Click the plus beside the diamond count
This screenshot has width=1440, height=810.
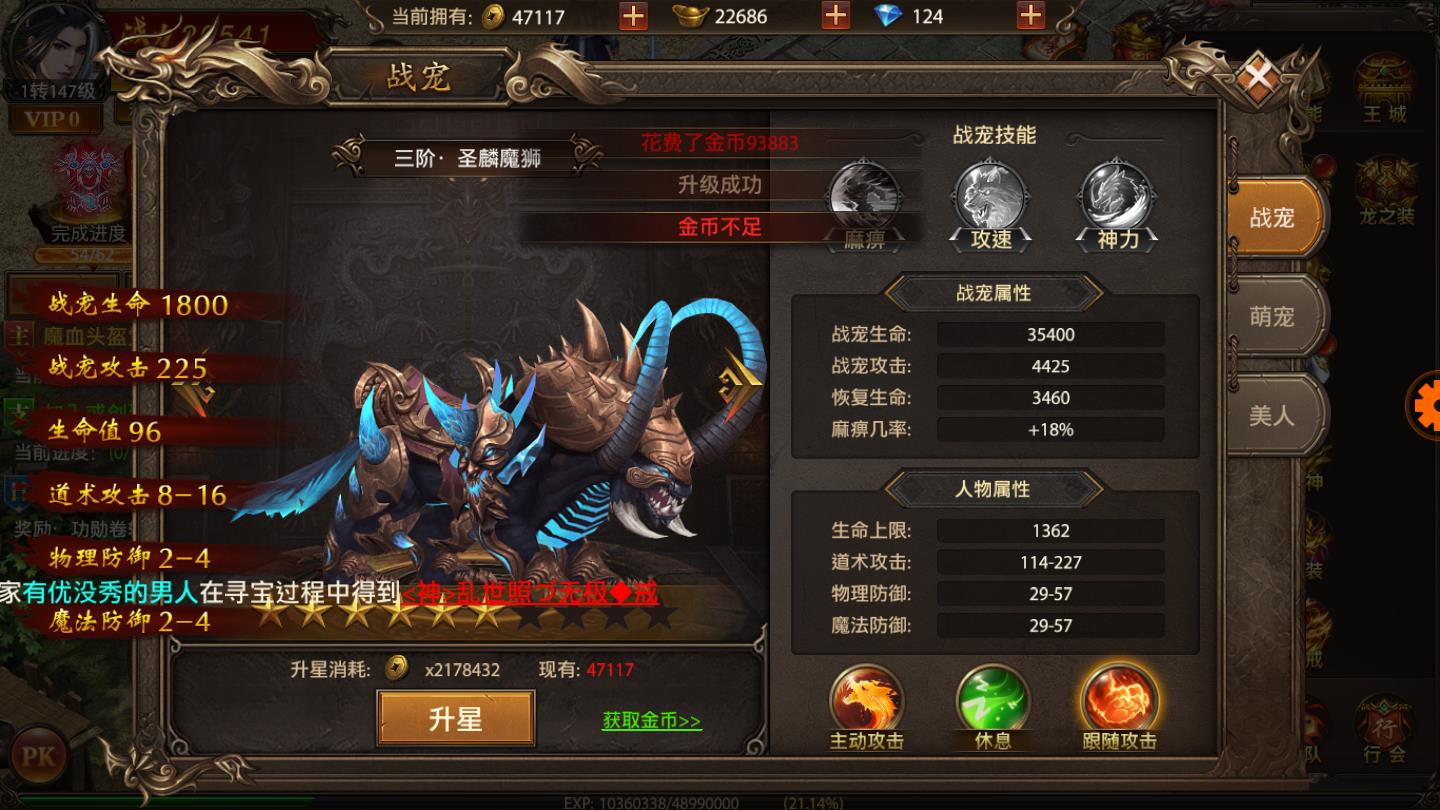click(x=1031, y=16)
